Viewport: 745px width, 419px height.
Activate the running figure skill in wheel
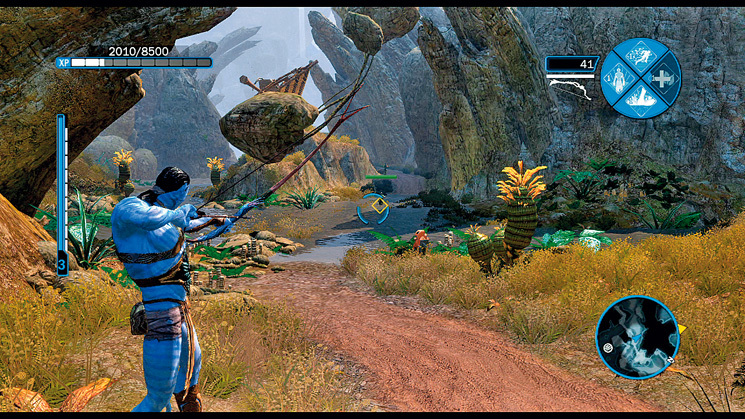coord(641,56)
